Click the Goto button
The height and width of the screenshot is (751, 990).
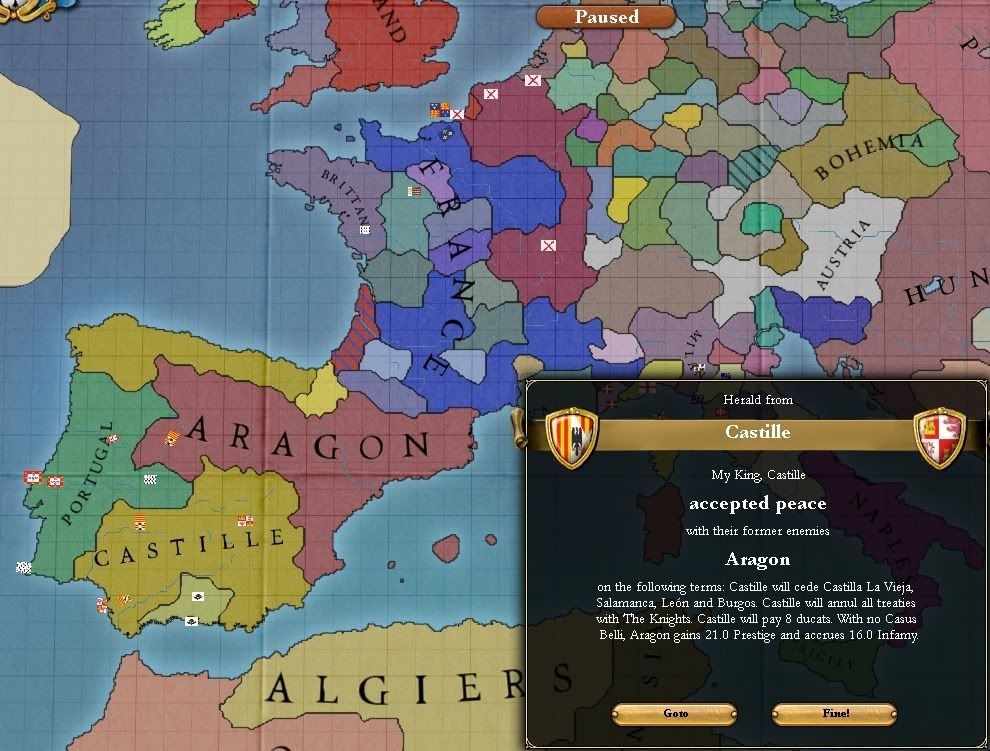click(675, 713)
